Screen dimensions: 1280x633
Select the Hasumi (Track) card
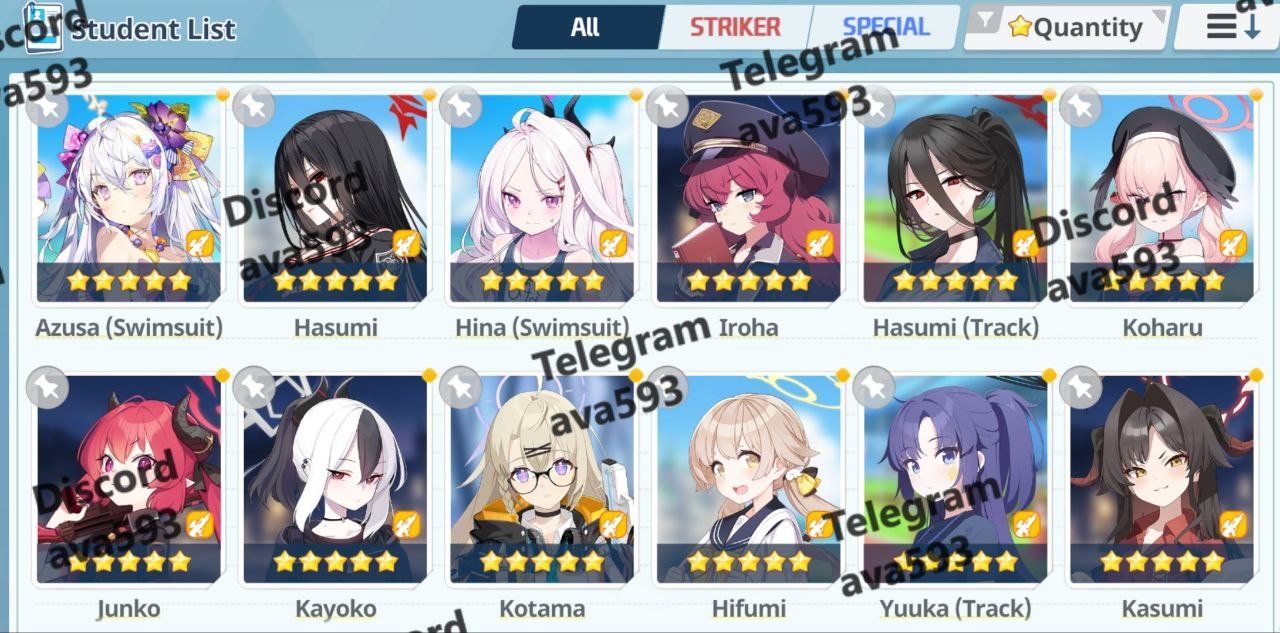pyautogui.click(x=956, y=198)
